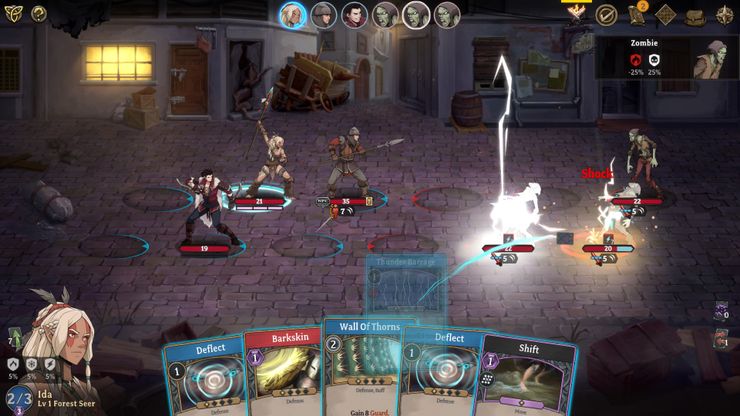Click the circular checkmark icon
740x416 pixels.
point(606,15)
